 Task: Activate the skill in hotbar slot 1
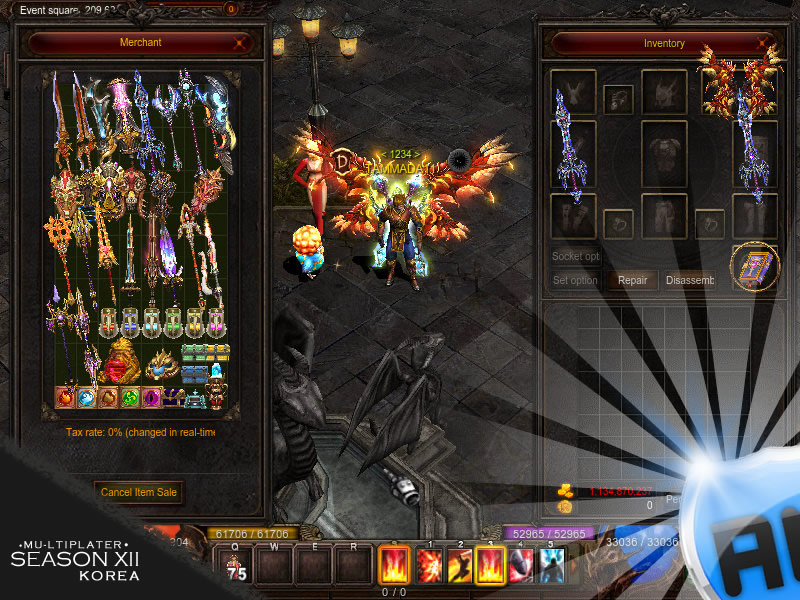tap(429, 566)
